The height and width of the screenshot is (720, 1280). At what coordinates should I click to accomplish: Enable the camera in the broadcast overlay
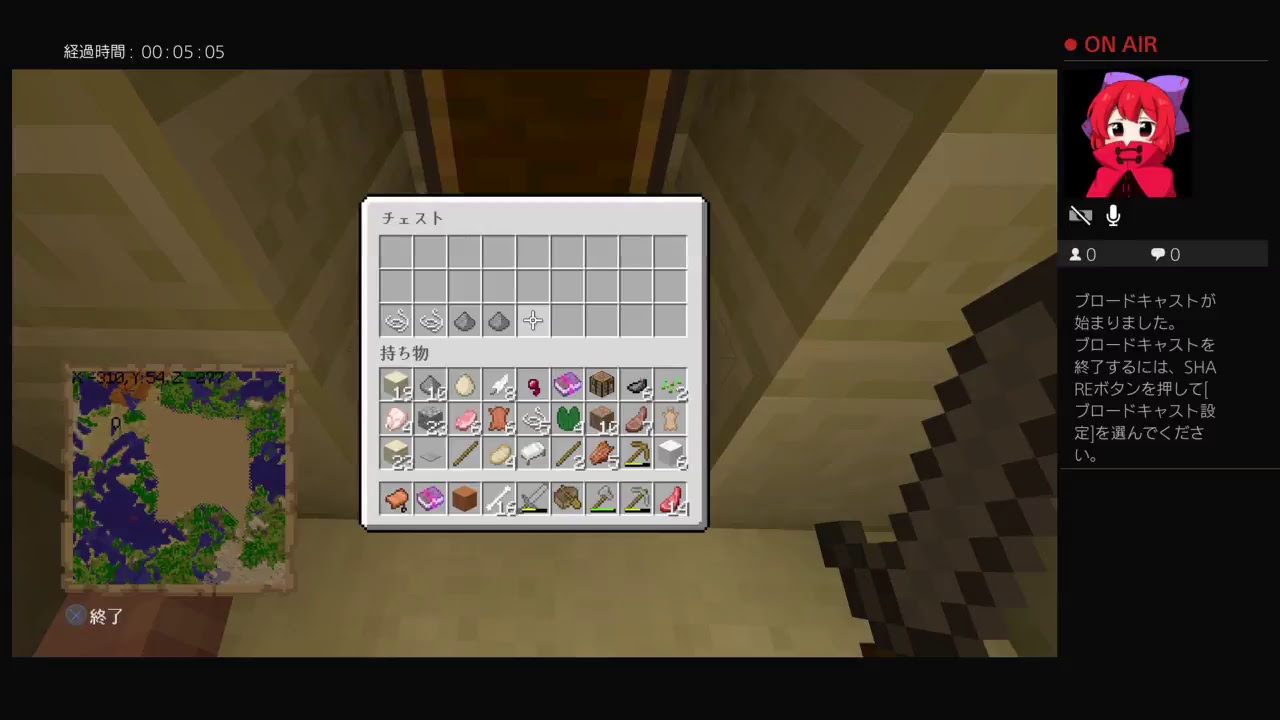tap(1081, 215)
